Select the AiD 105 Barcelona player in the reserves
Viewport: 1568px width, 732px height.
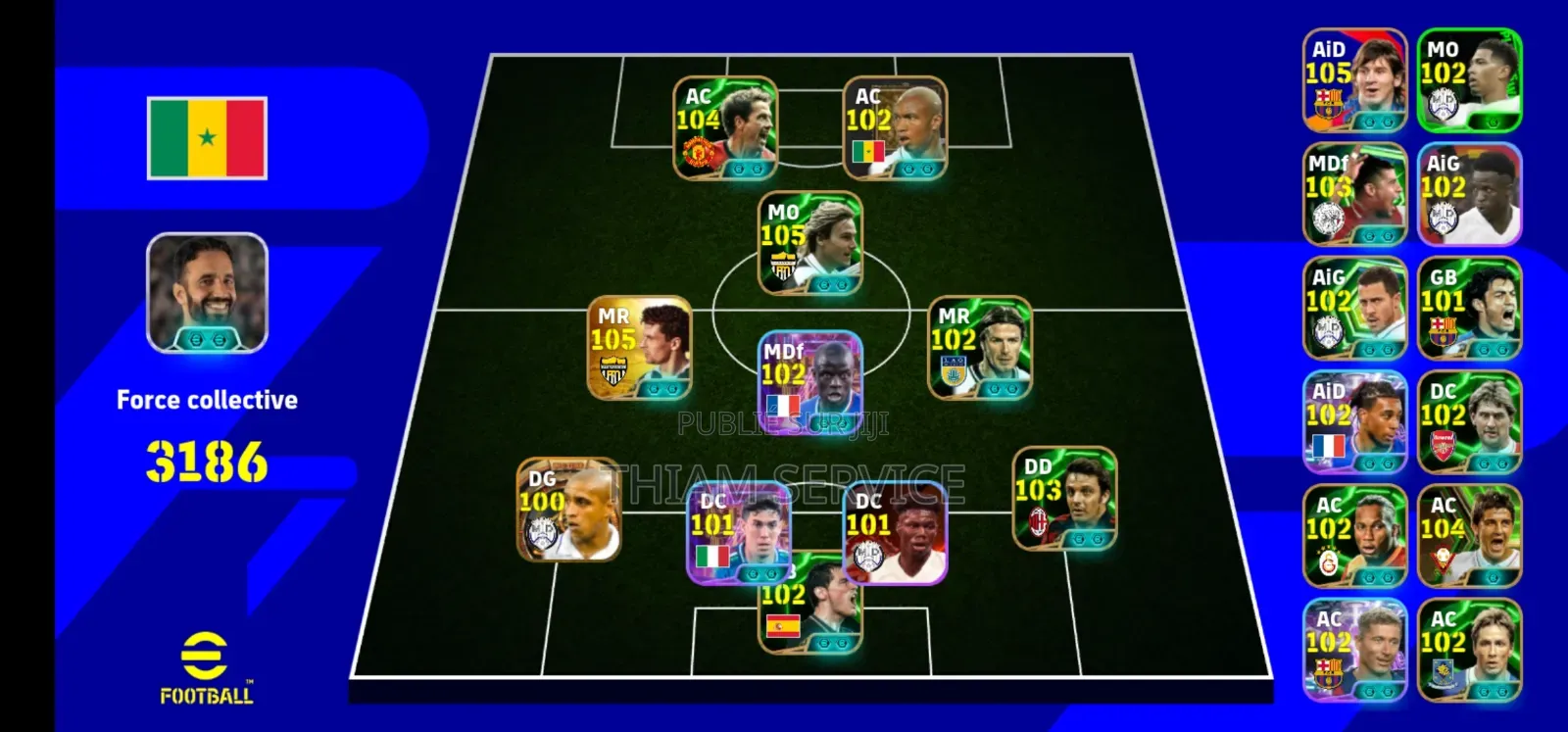point(1356,80)
